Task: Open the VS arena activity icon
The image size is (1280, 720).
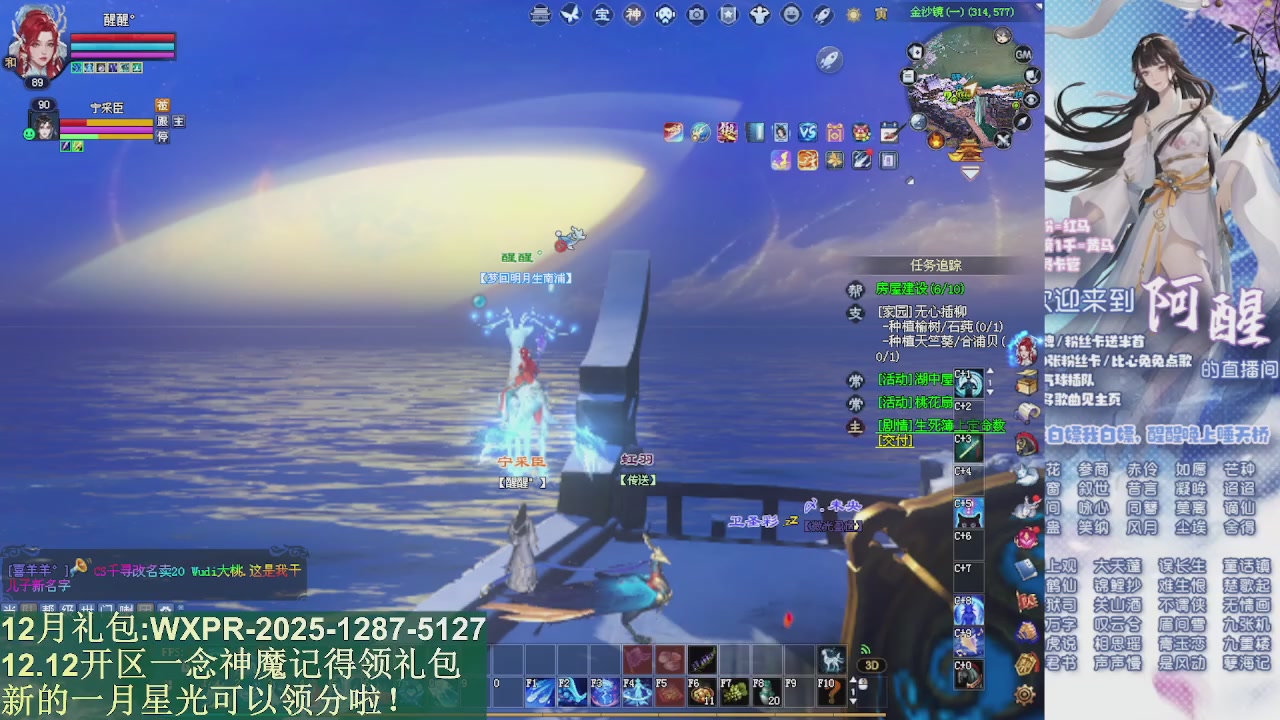Action: point(808,133)
